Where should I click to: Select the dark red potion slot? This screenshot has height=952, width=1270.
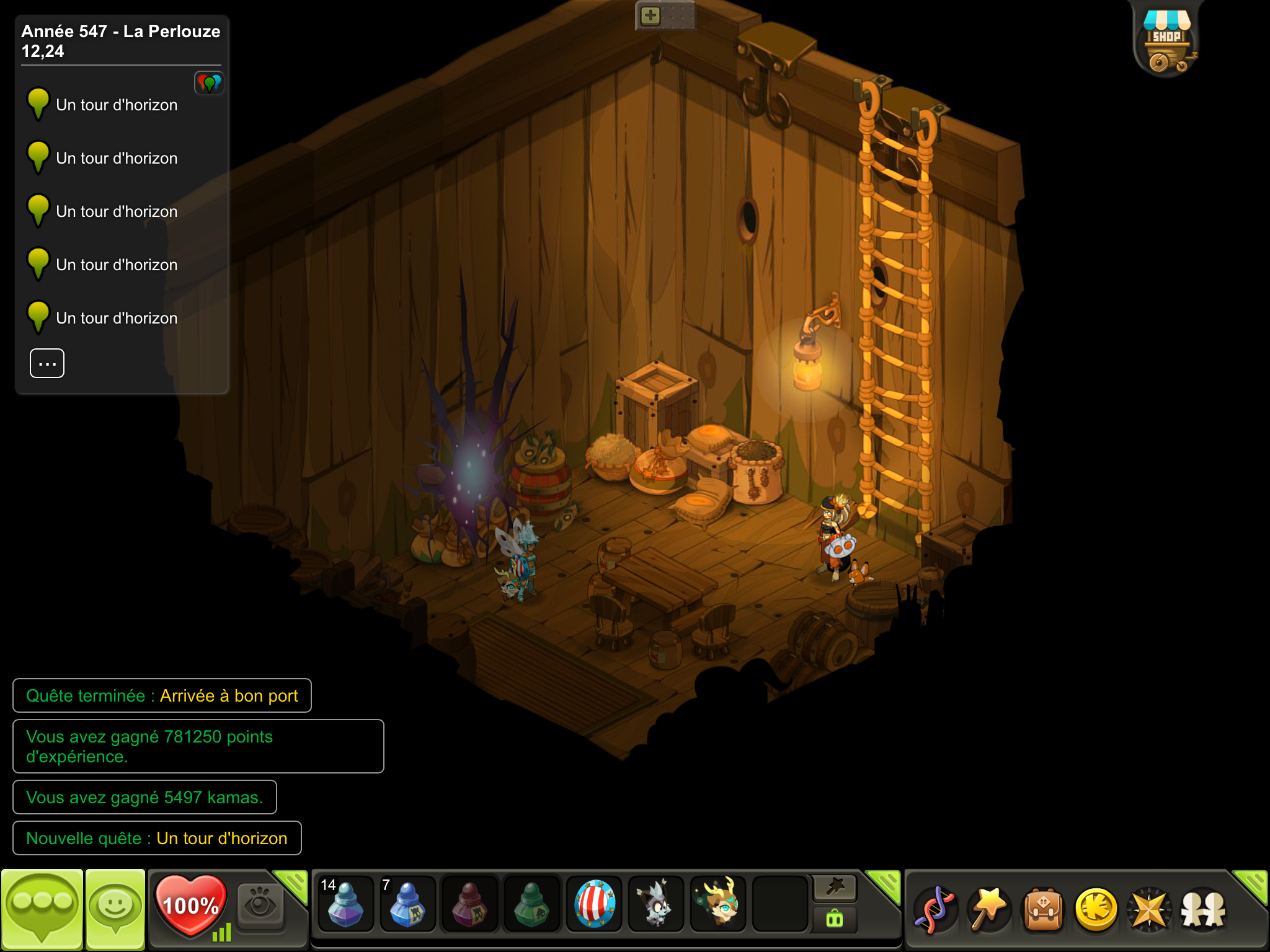coord(469,904)
